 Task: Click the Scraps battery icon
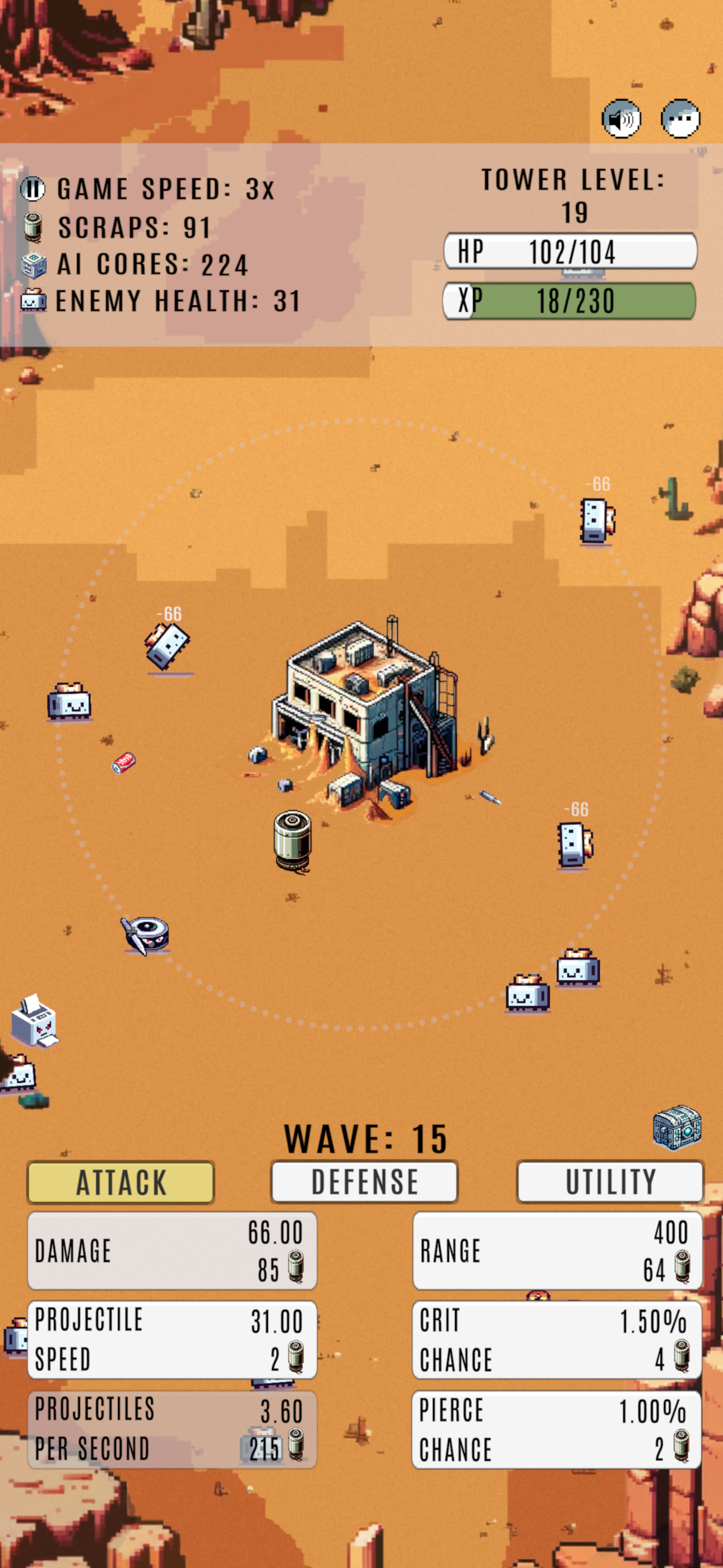click(34, 226)
